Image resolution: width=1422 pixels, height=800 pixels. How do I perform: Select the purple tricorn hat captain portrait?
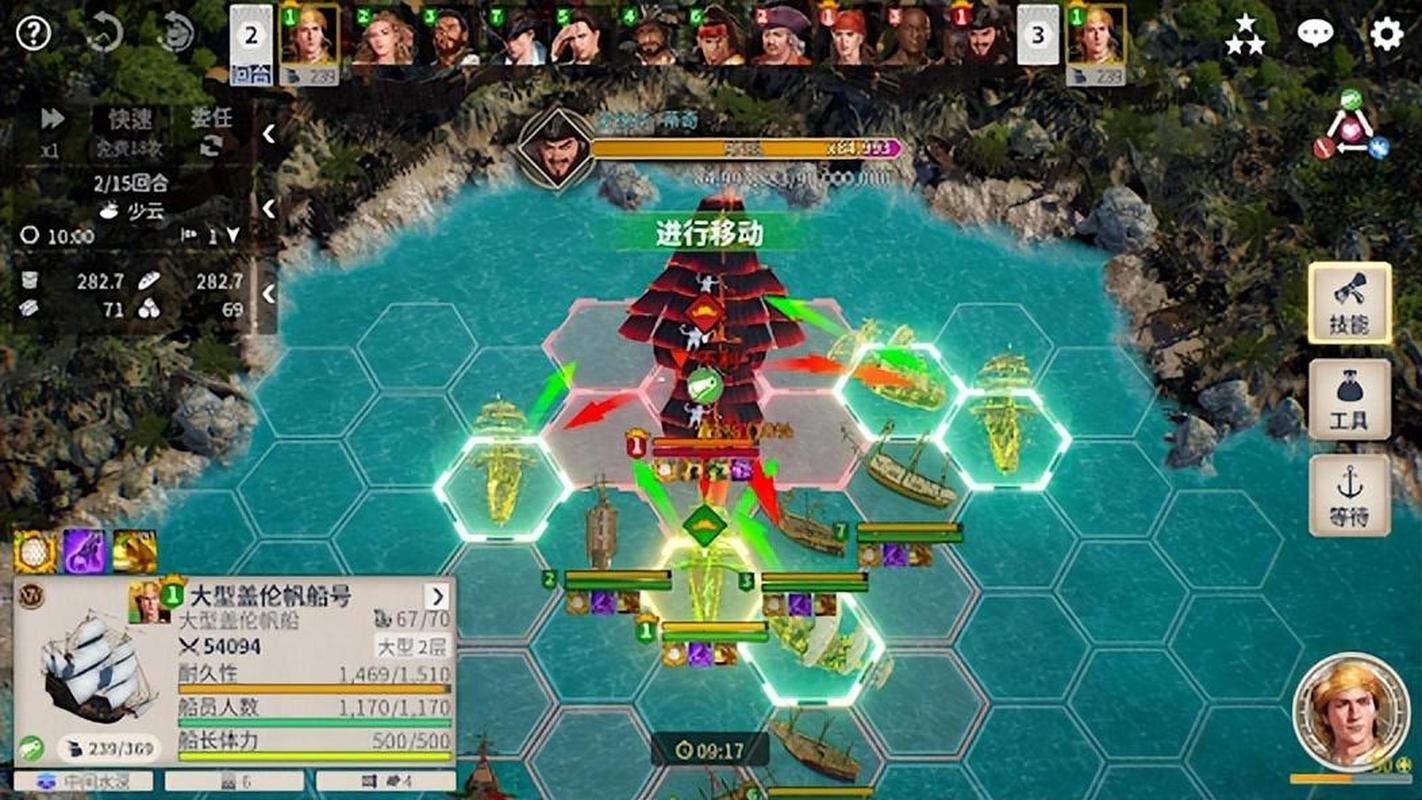tap(782, 38)
